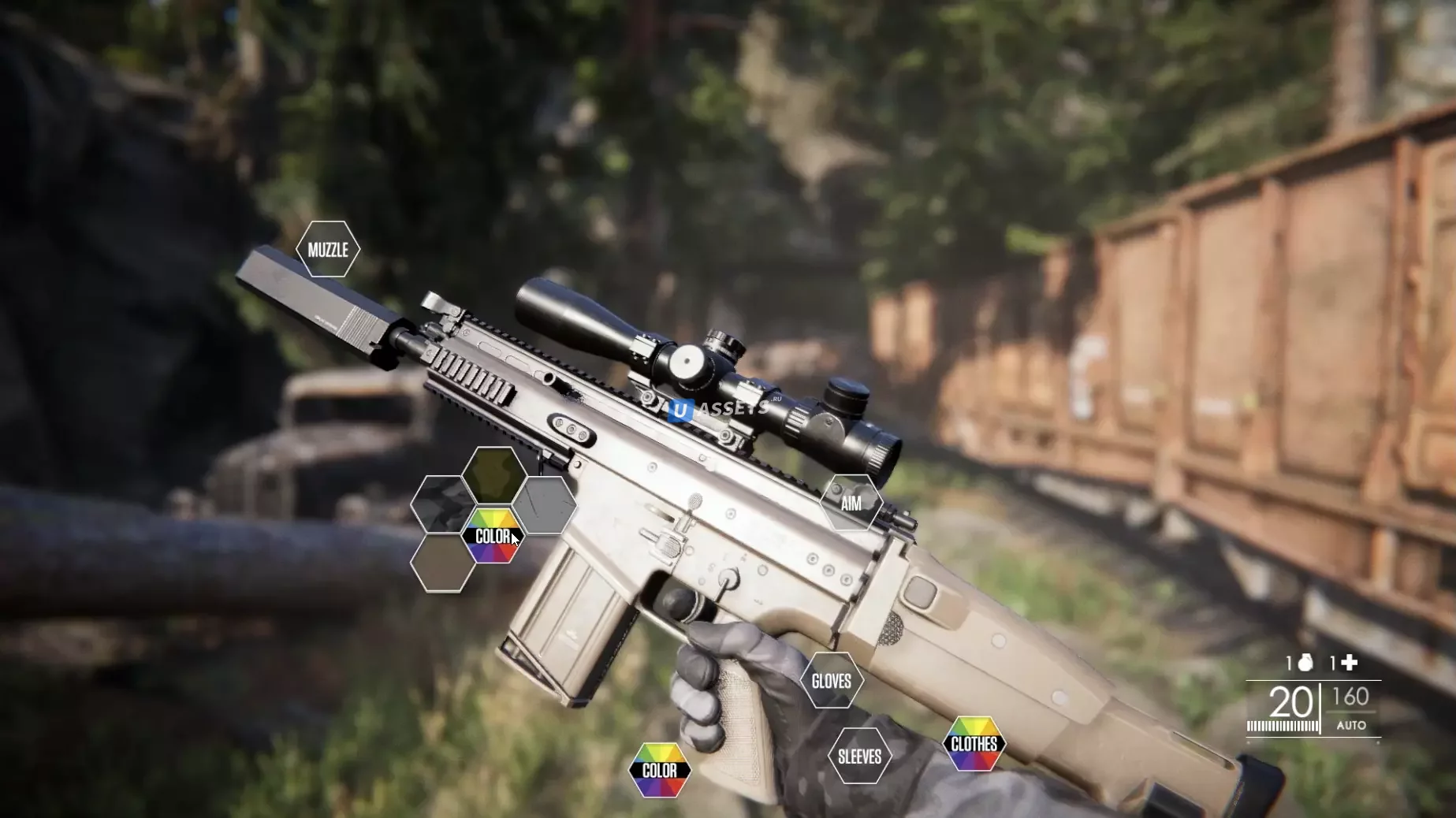This screenshot has width=1456, height=818.
Task: Choose the GLOVES customization option
Action: [x=832, y=681]
